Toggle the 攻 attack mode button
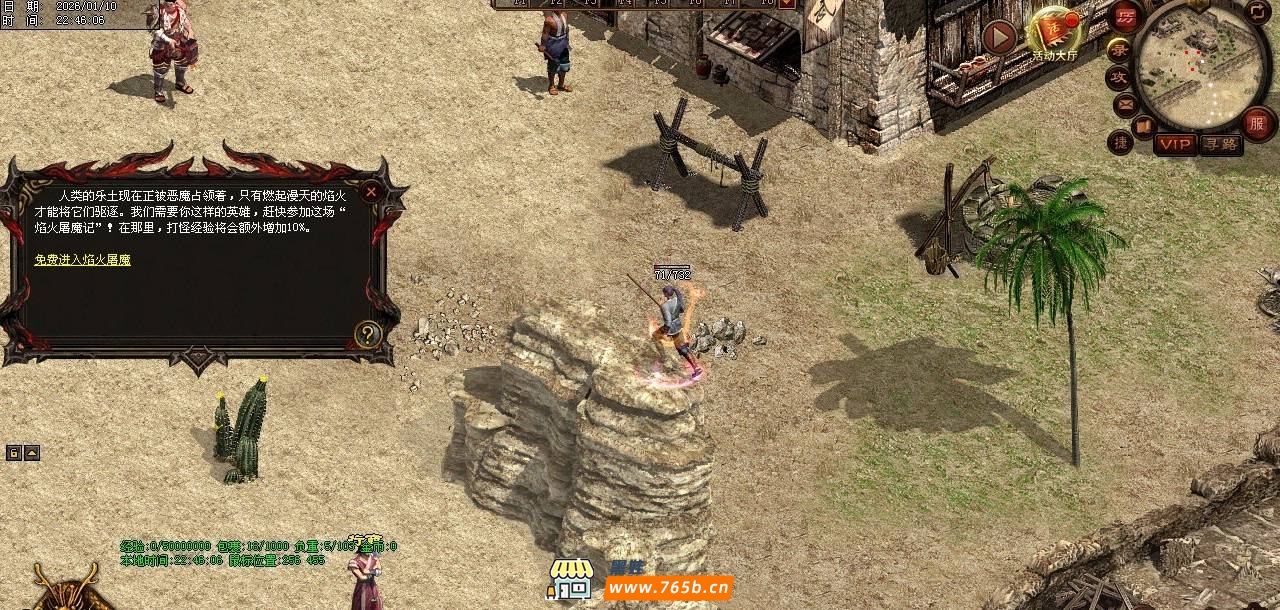1280x610 pixels. click(1118, 77)
